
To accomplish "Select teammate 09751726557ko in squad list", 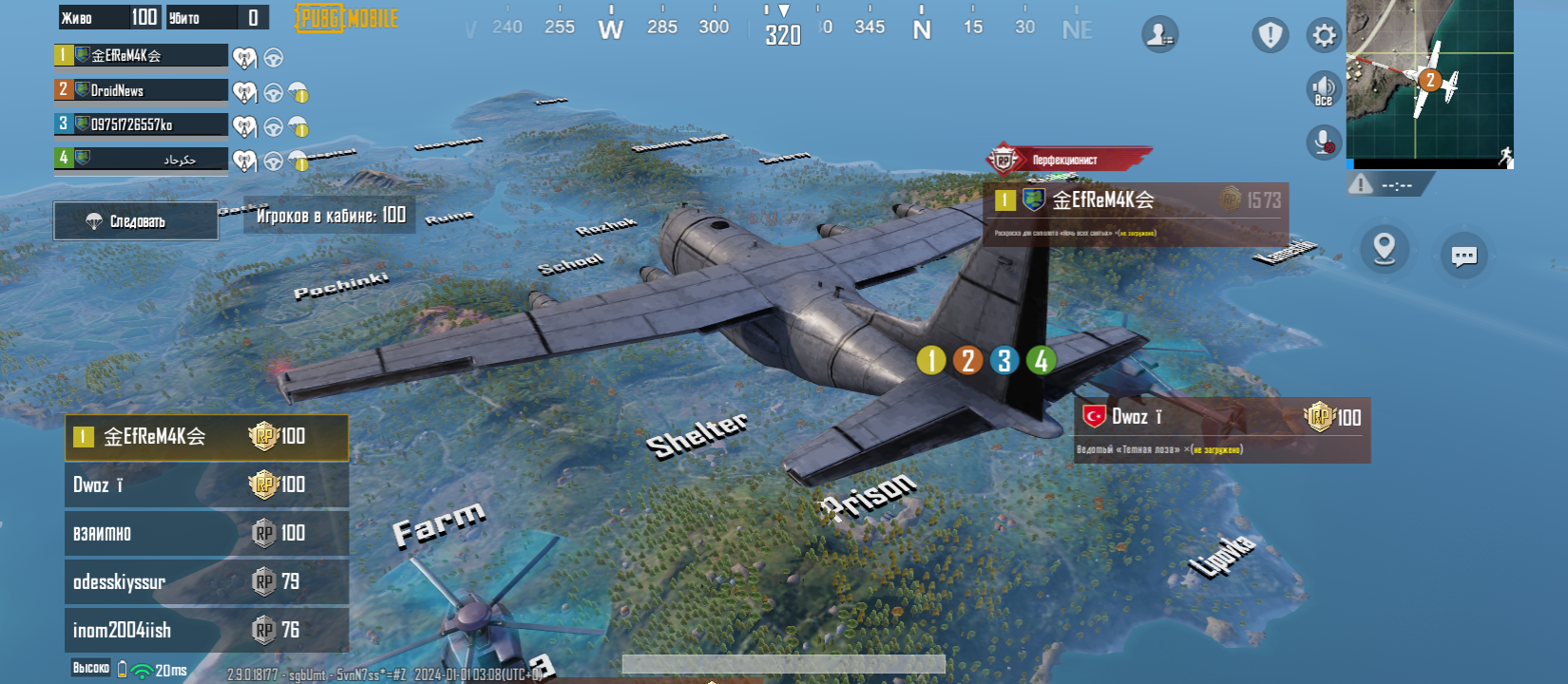I will click(141, 124).
